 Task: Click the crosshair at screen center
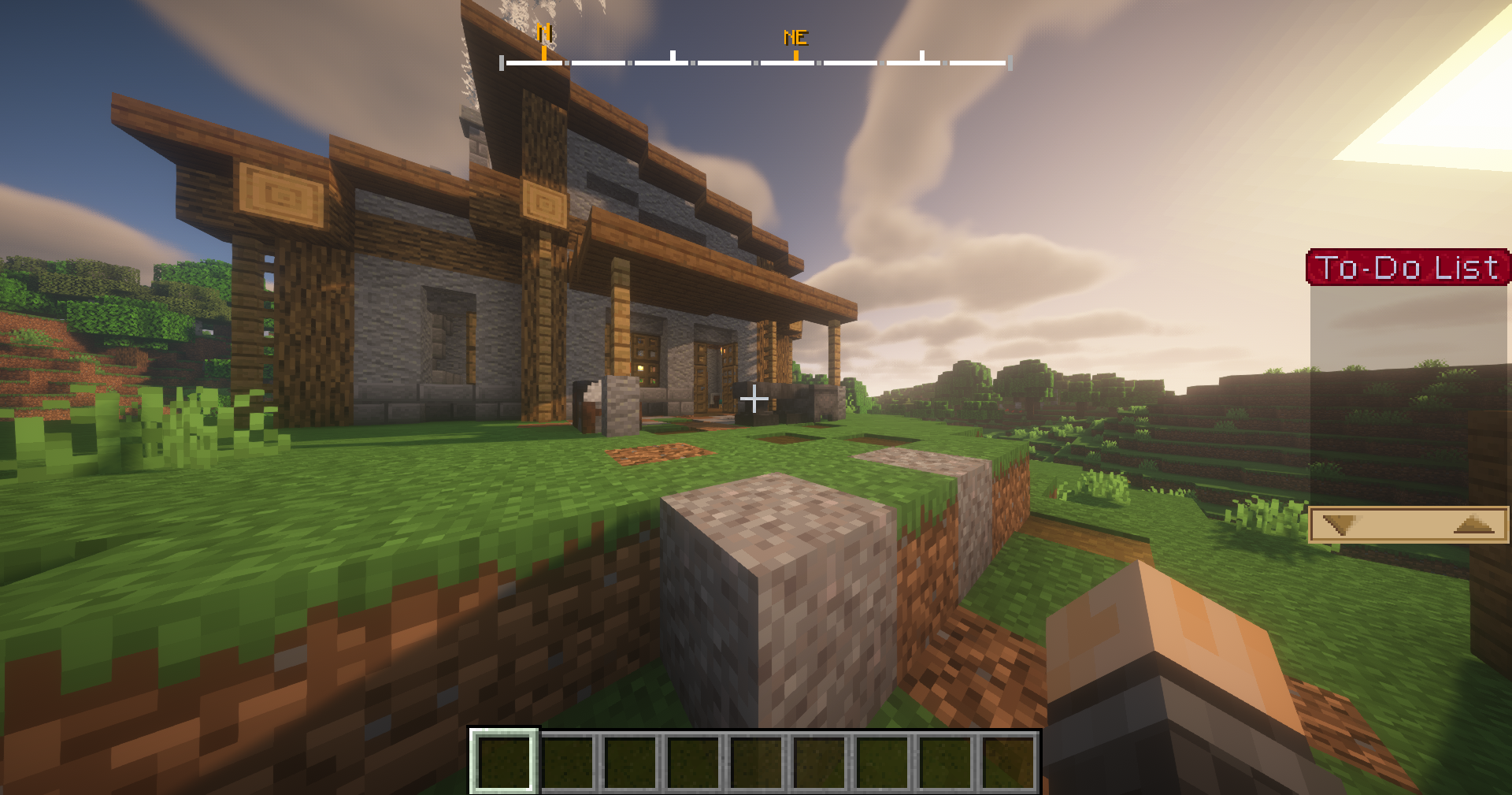point(754,399)
